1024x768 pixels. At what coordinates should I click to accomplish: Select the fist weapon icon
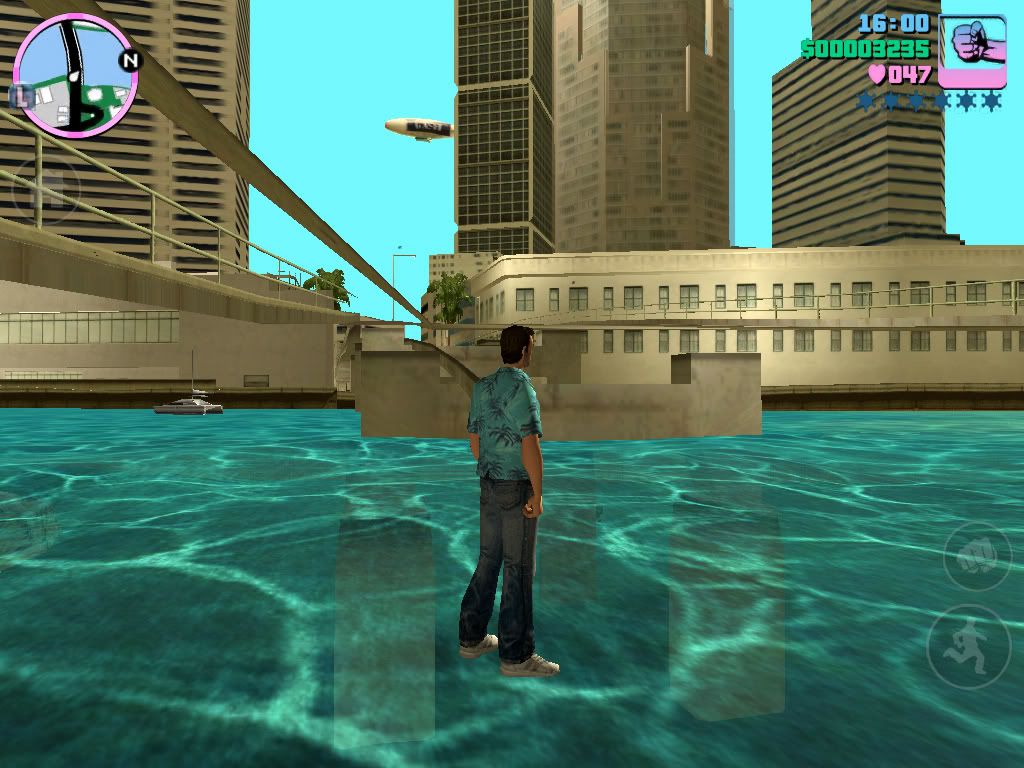[x=972, y=51]
